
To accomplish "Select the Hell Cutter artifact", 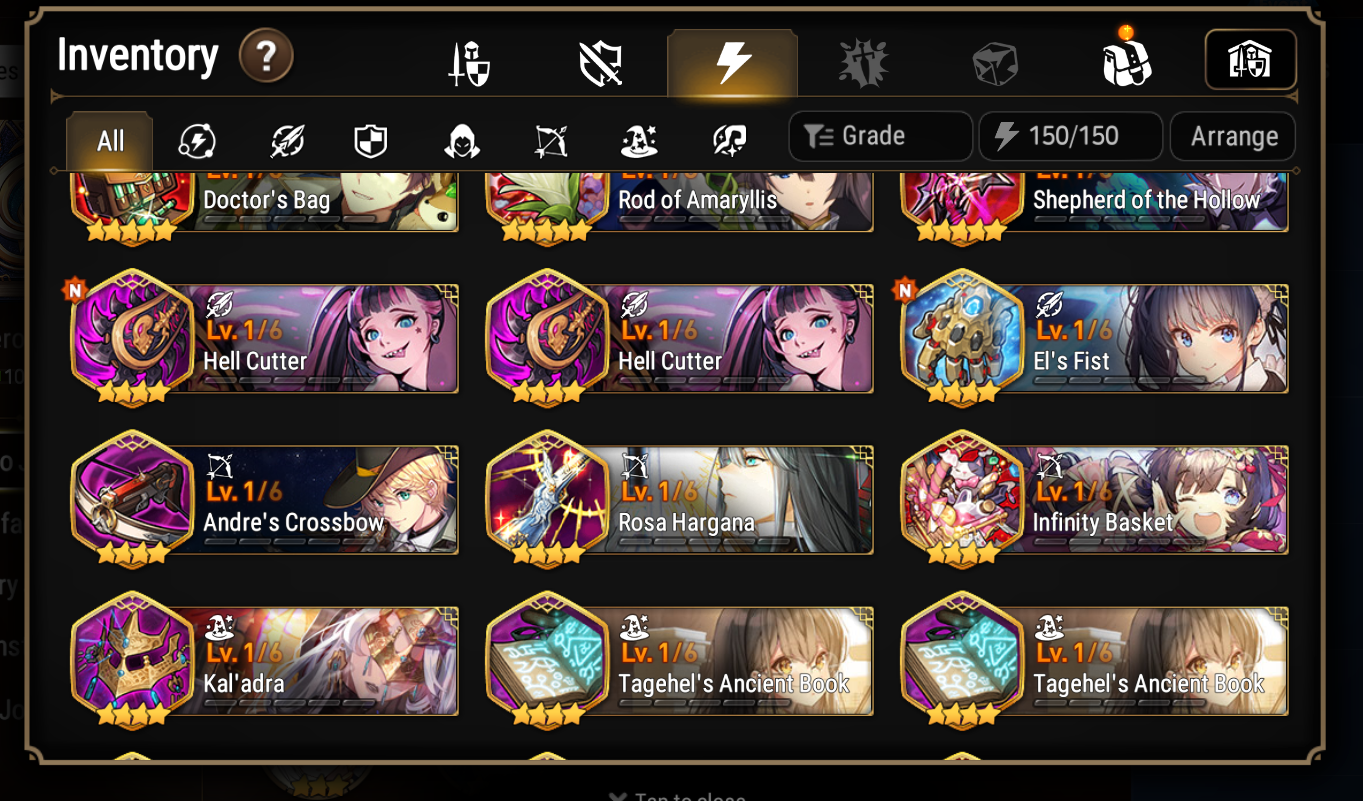I will pyautogui.click(x=262, y=338).
